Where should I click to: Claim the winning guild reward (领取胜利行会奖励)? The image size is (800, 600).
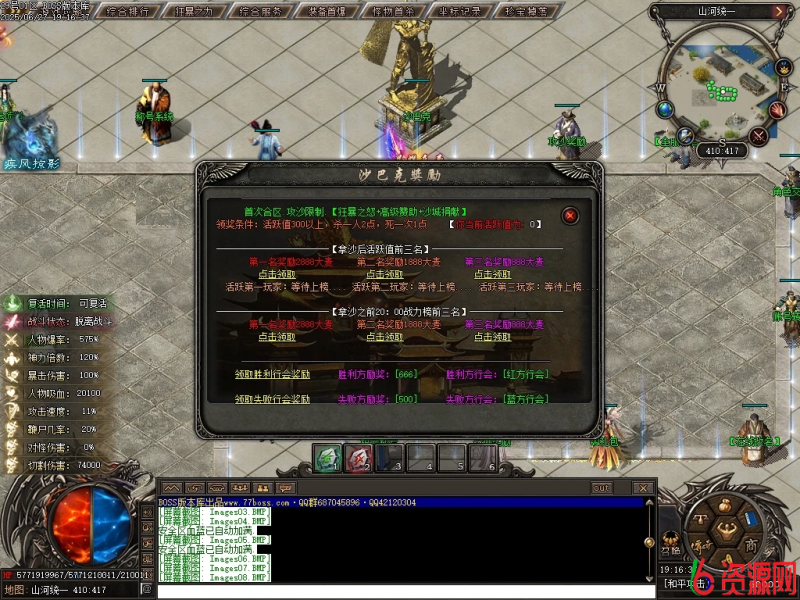click(x=272, y=374)
